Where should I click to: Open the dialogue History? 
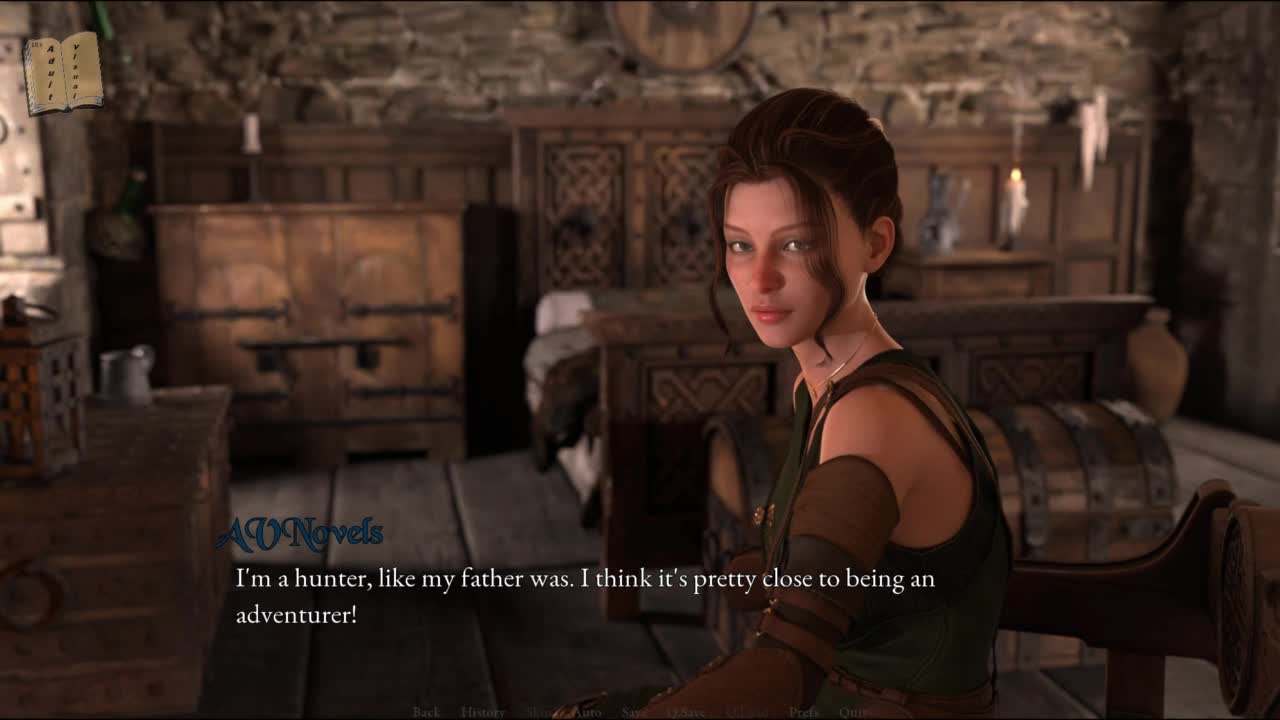[483, 712]
